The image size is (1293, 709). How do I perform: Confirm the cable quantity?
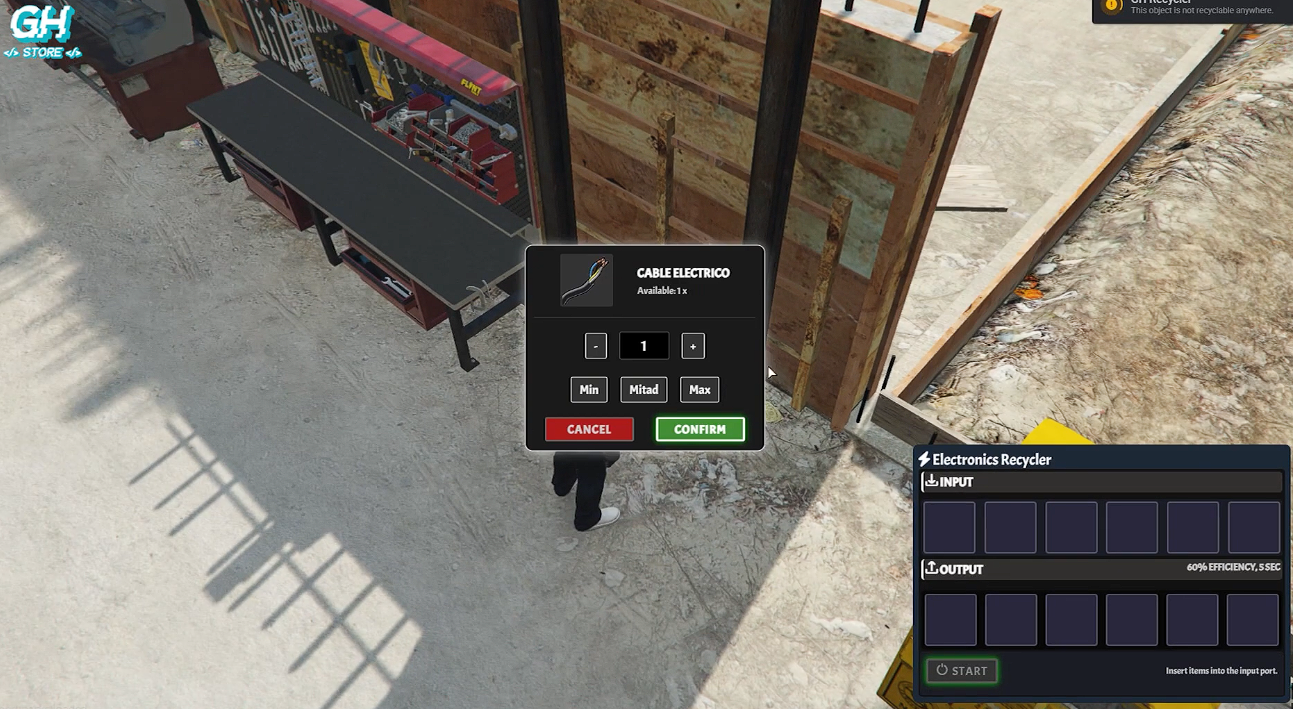pos(700,429)
